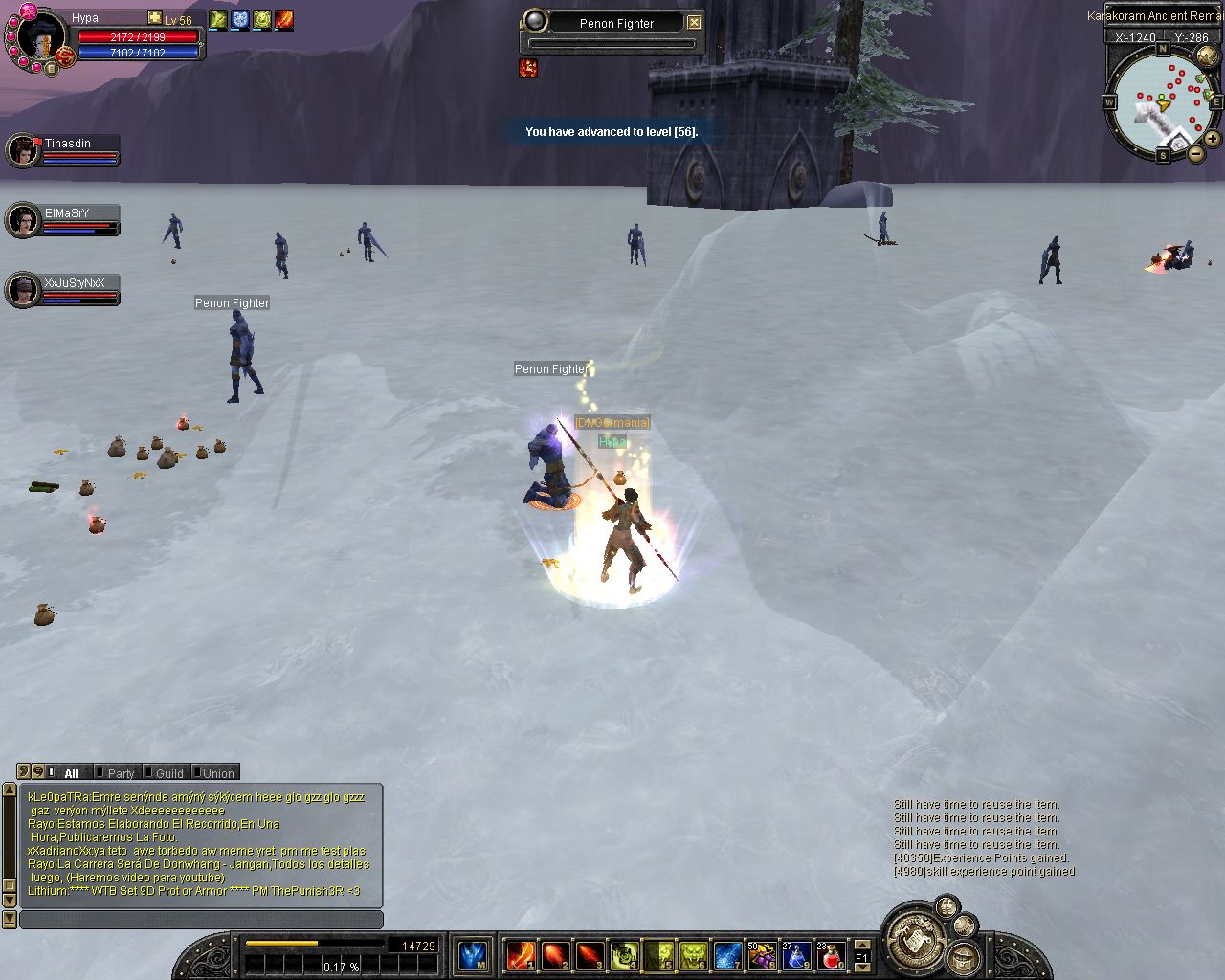1225x980 pixels.
Task: Click the chat input field
Action: pos(201,920)
